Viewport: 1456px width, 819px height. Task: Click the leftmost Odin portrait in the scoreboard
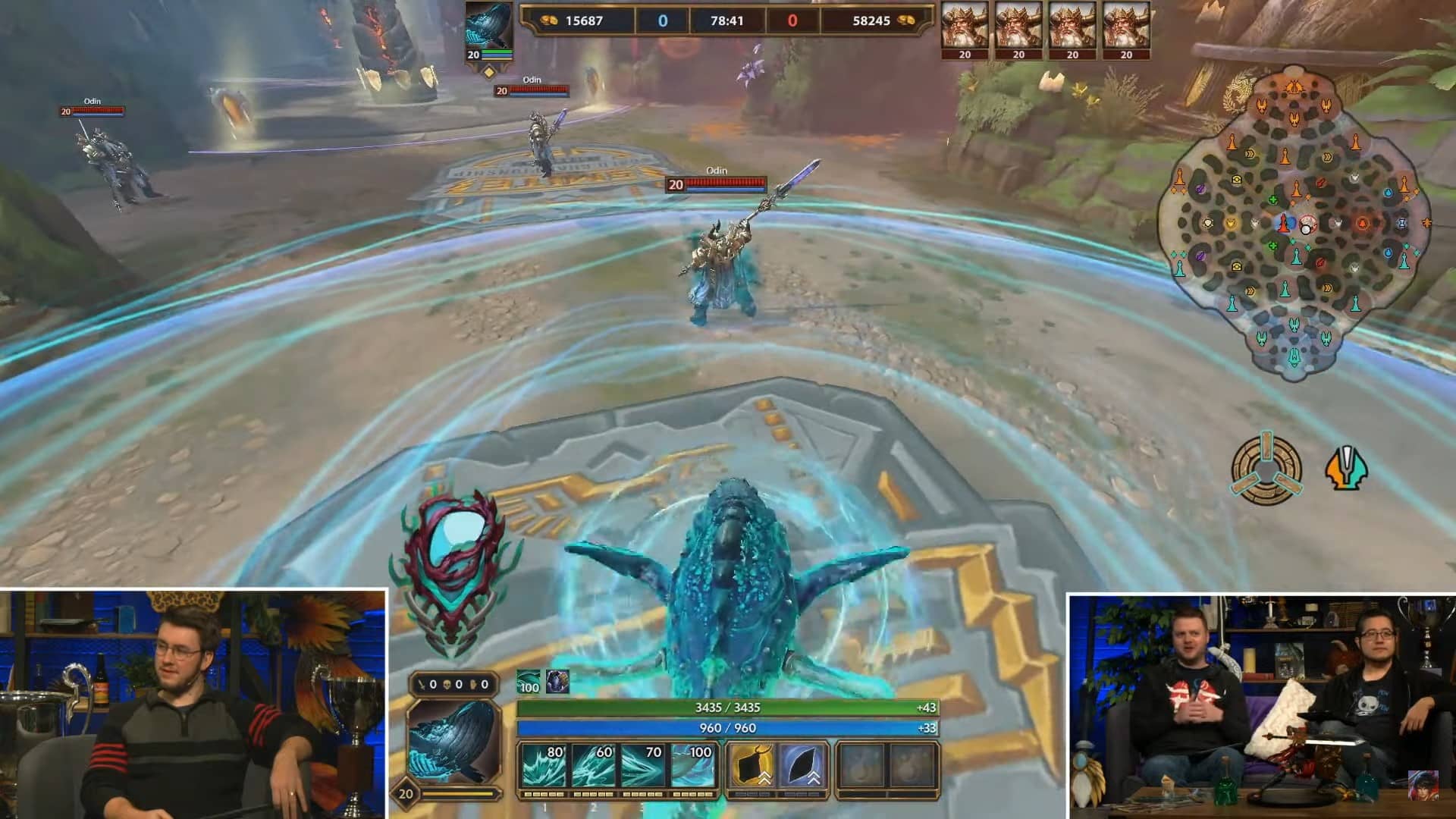pyautogui.click(x=965, y=27)
